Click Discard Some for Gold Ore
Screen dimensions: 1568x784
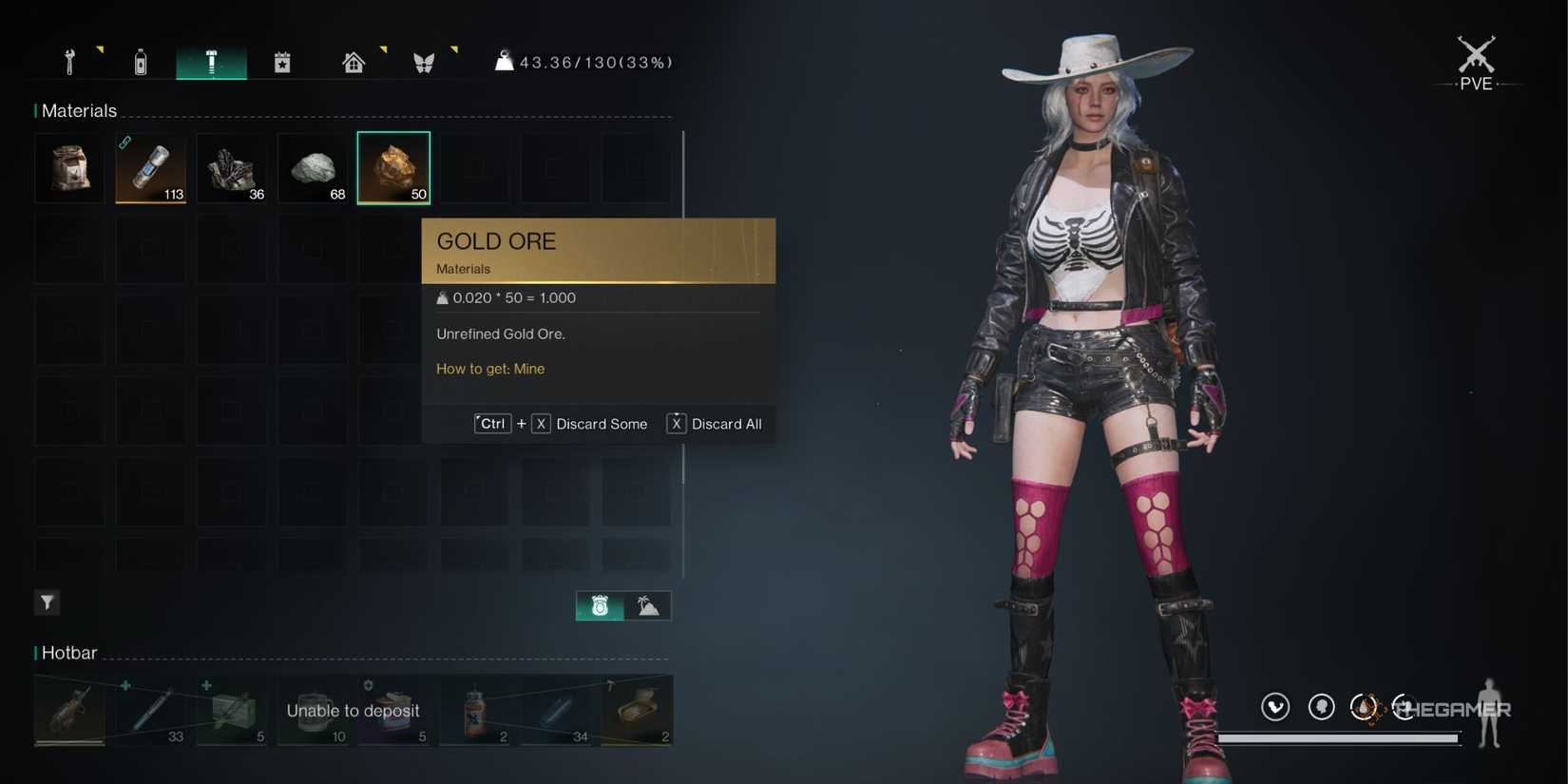(x=602, y=424)
